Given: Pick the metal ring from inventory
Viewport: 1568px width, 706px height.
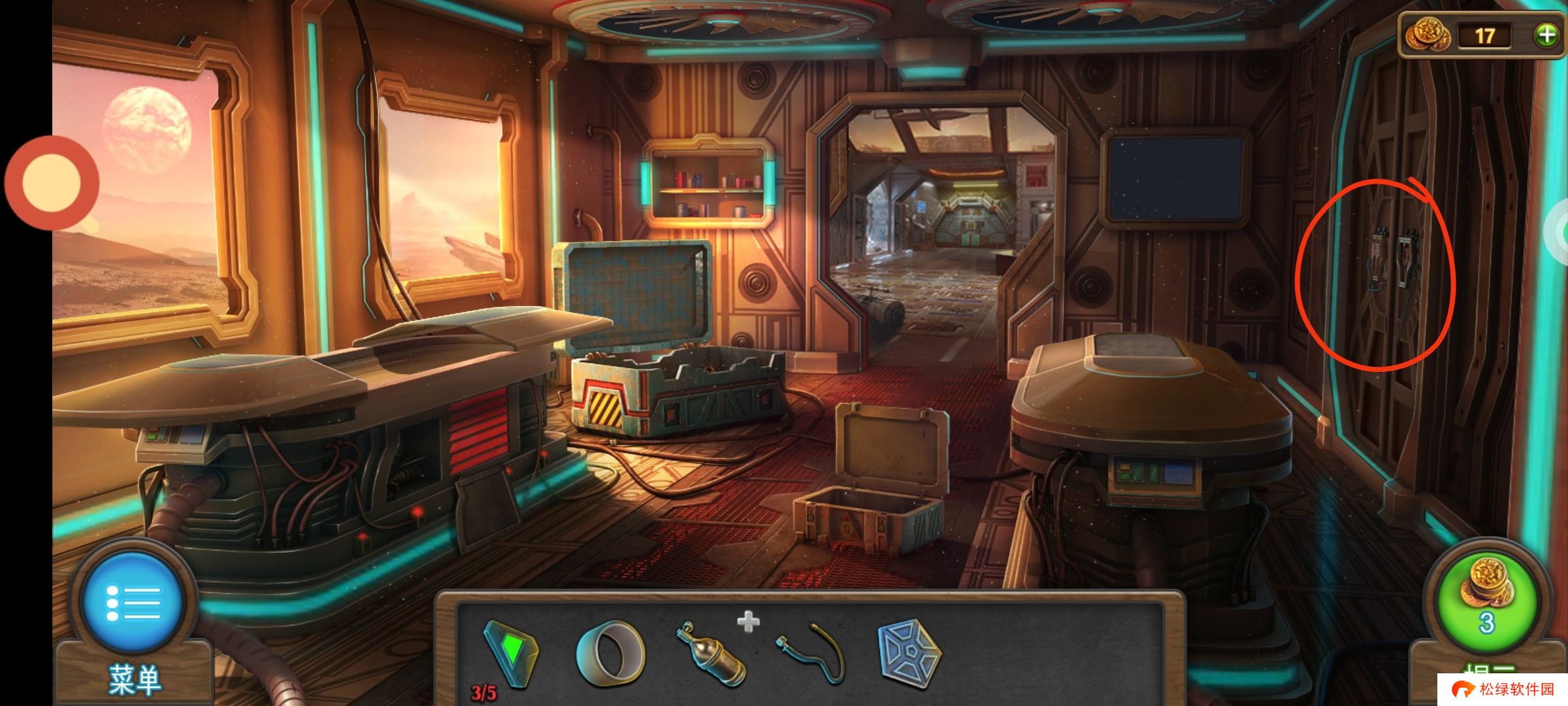Looking at the screenshot, I should pyautogui.click(x=610, y=654).
